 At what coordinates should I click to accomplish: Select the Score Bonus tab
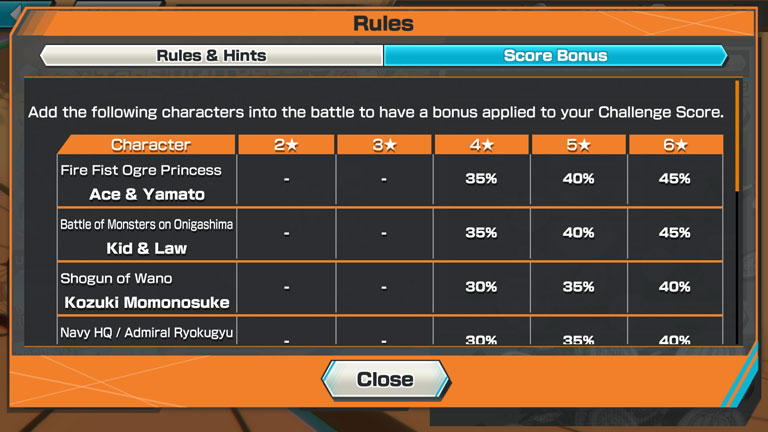coord(555,56)
